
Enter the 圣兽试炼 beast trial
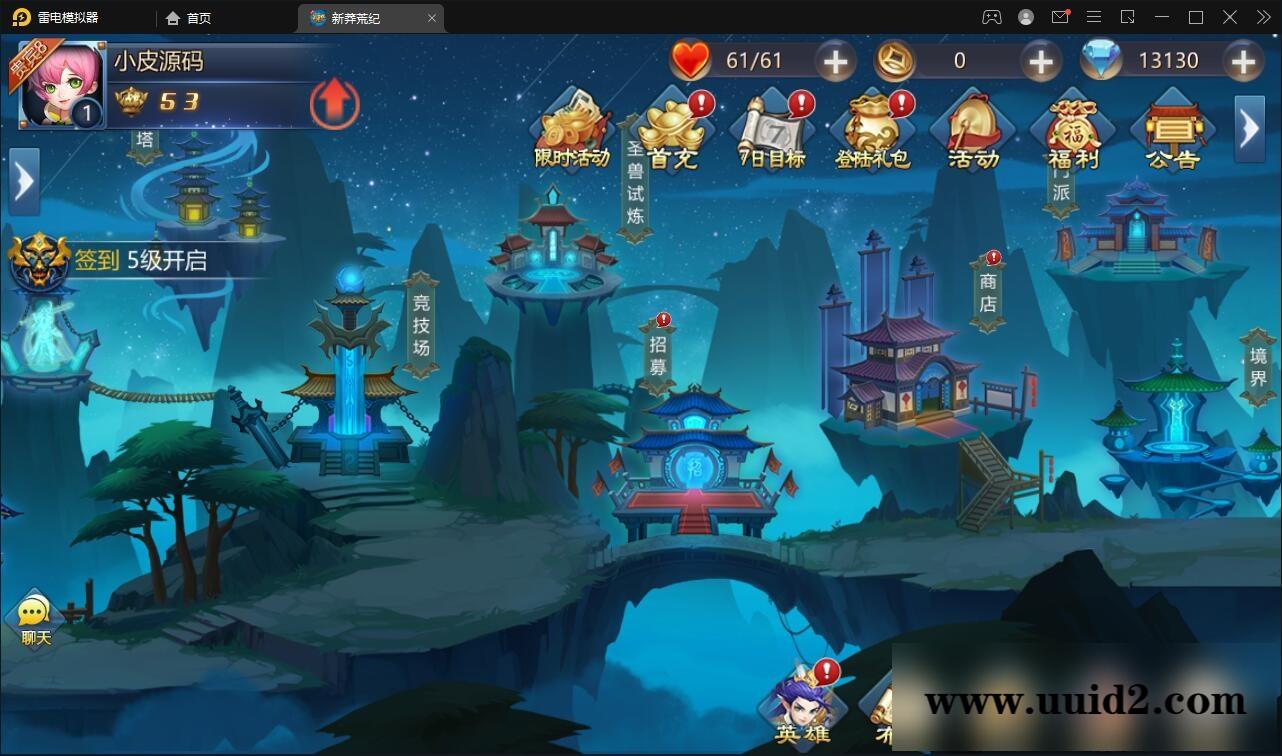[x=633, y=180]
